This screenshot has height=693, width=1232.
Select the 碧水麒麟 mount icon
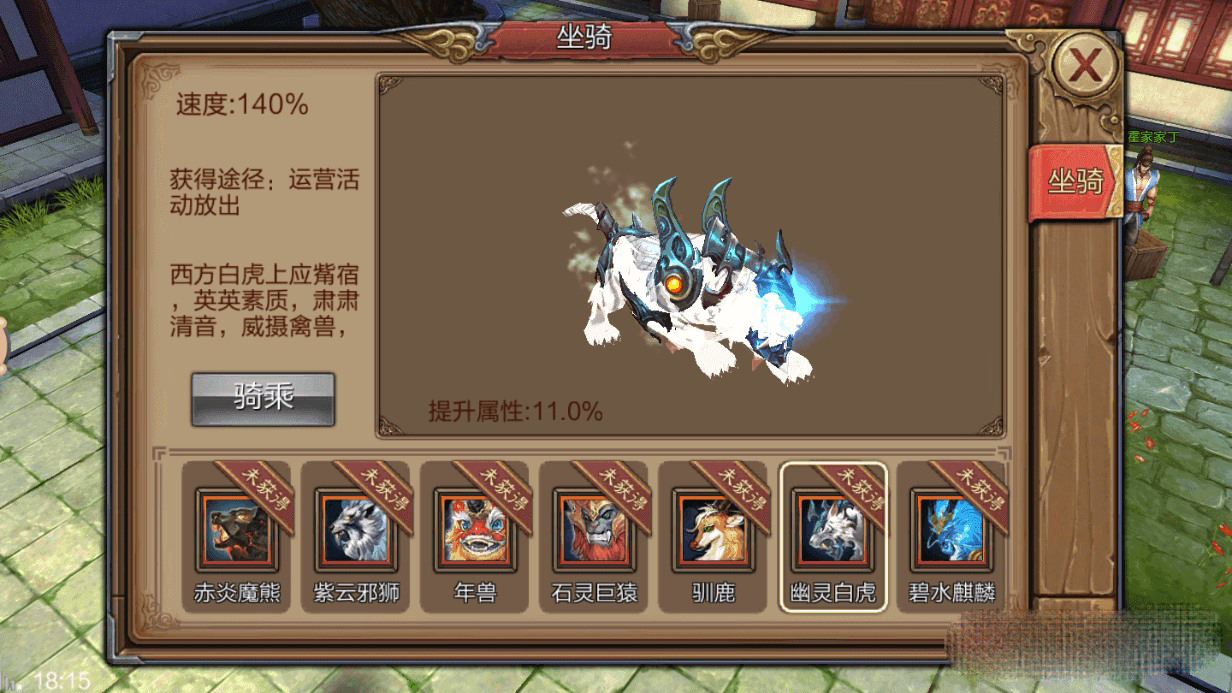[951, 530]
